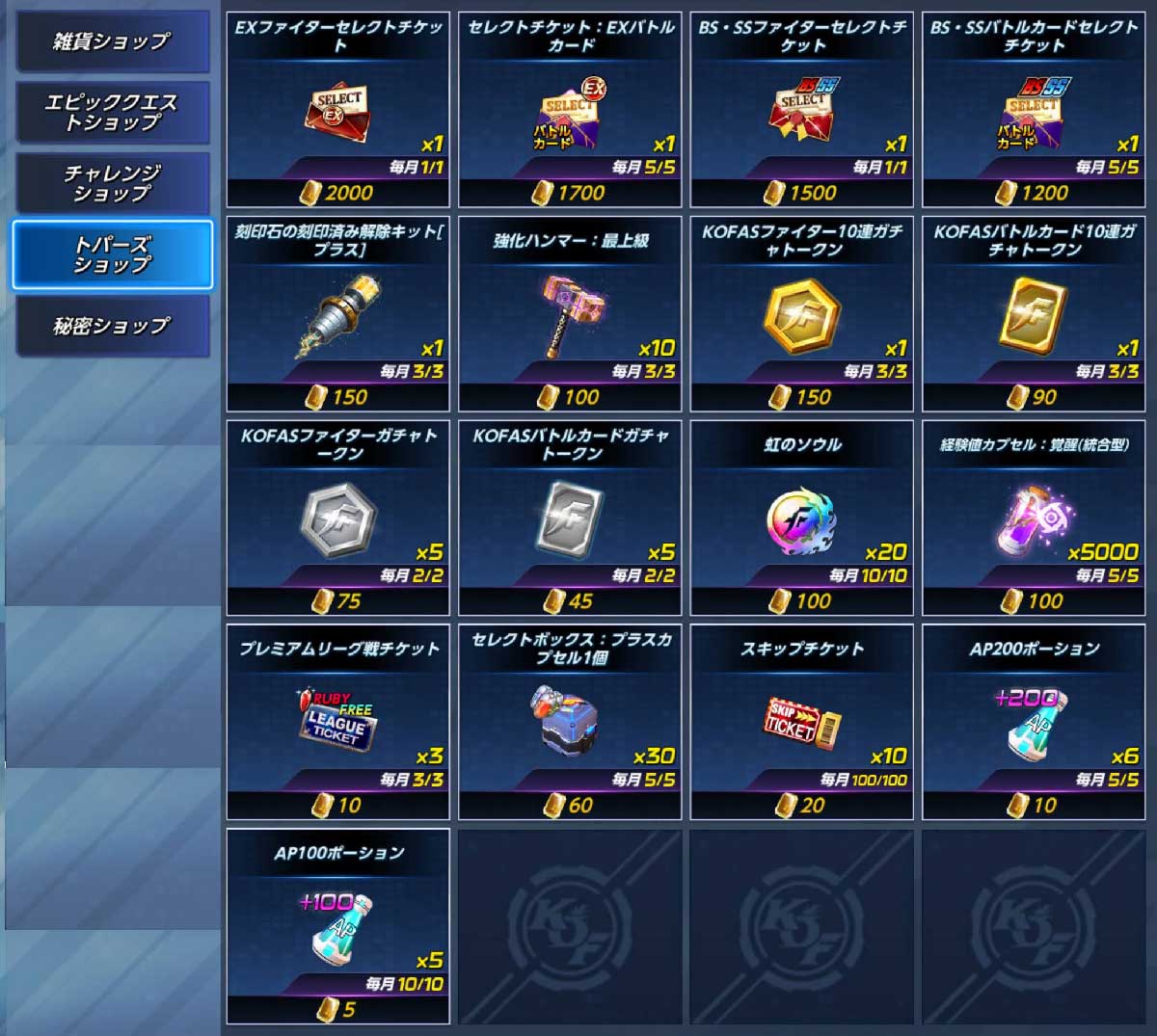Buy the 強化ハンマー：最上級 hammer item

pyautogui.click(x=570, y=315)
